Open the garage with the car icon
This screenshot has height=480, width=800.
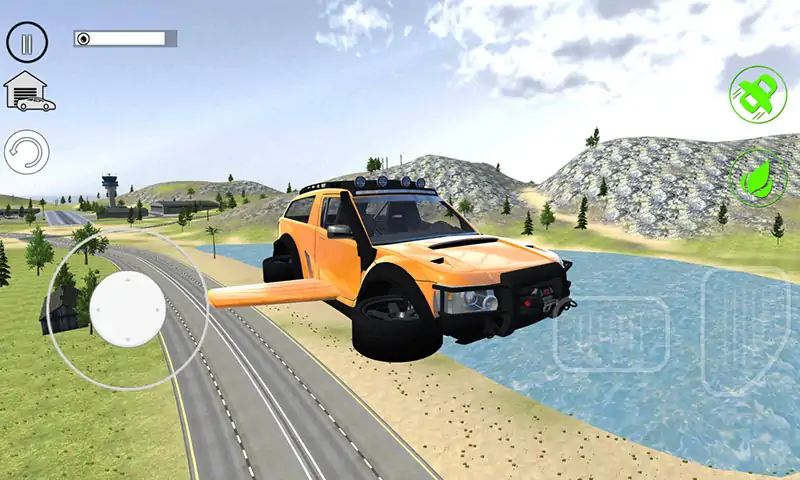[29, 92]
